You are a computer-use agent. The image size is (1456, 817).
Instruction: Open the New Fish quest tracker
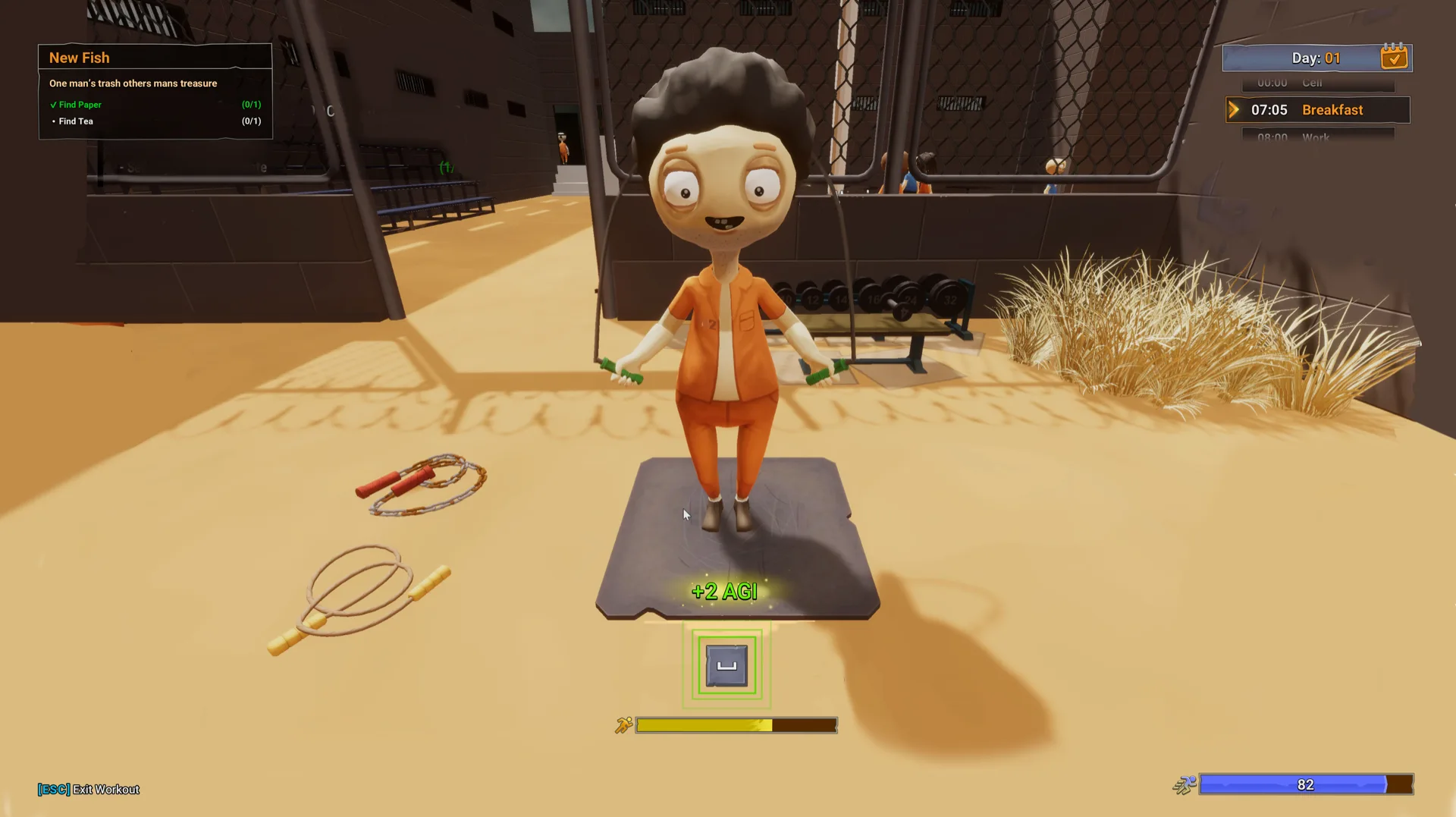[80, 58]
